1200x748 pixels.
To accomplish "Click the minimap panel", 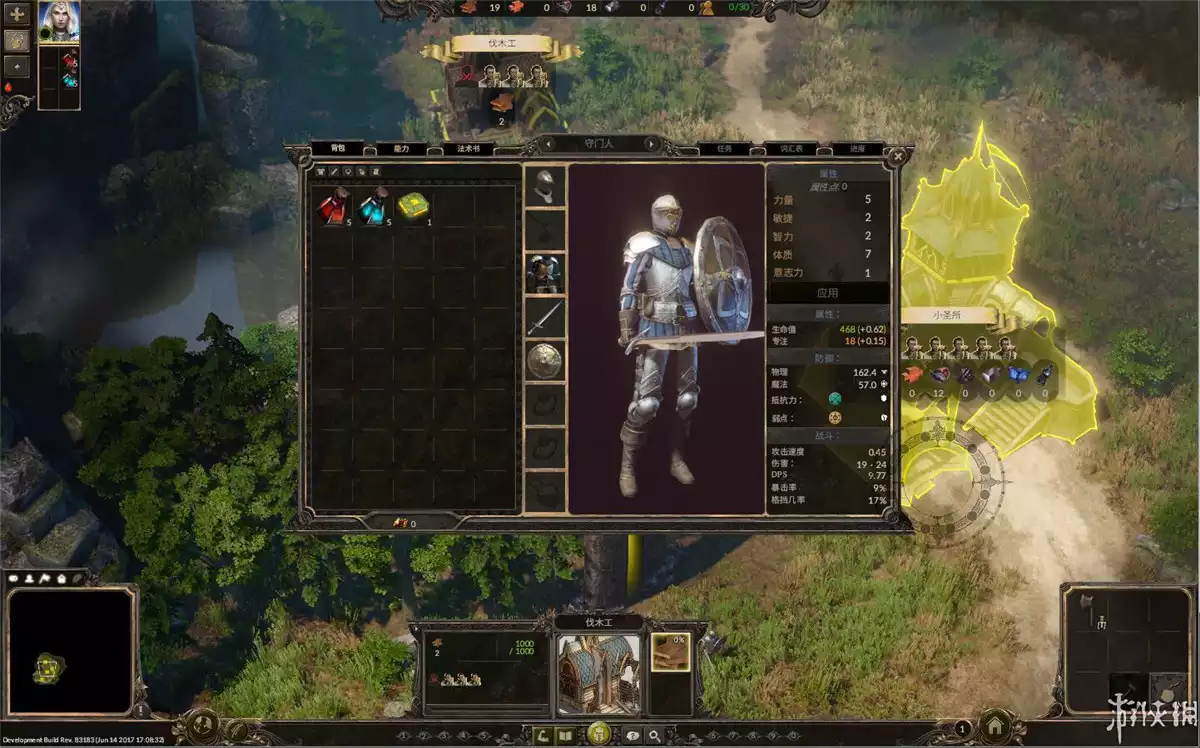I will point(71,651).
